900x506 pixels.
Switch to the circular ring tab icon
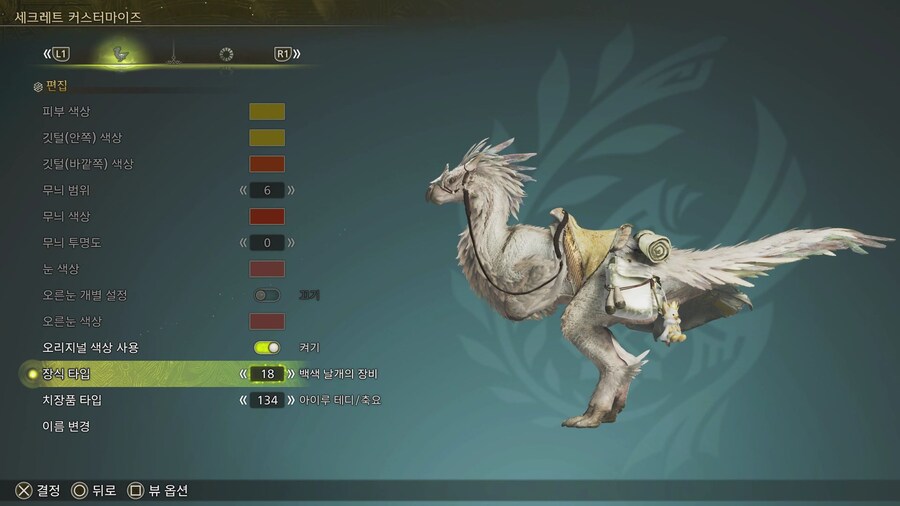[x=226, y=54]
